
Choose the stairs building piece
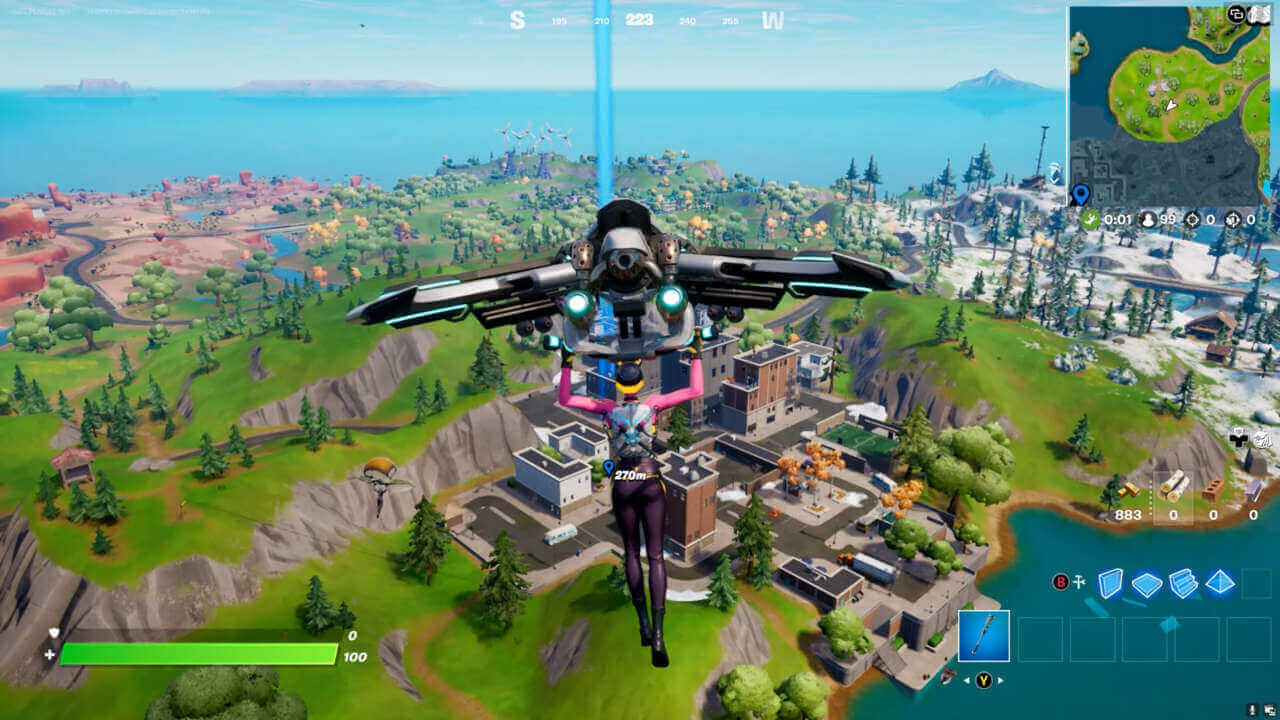pyautogui.click(x=1183, y=583)
